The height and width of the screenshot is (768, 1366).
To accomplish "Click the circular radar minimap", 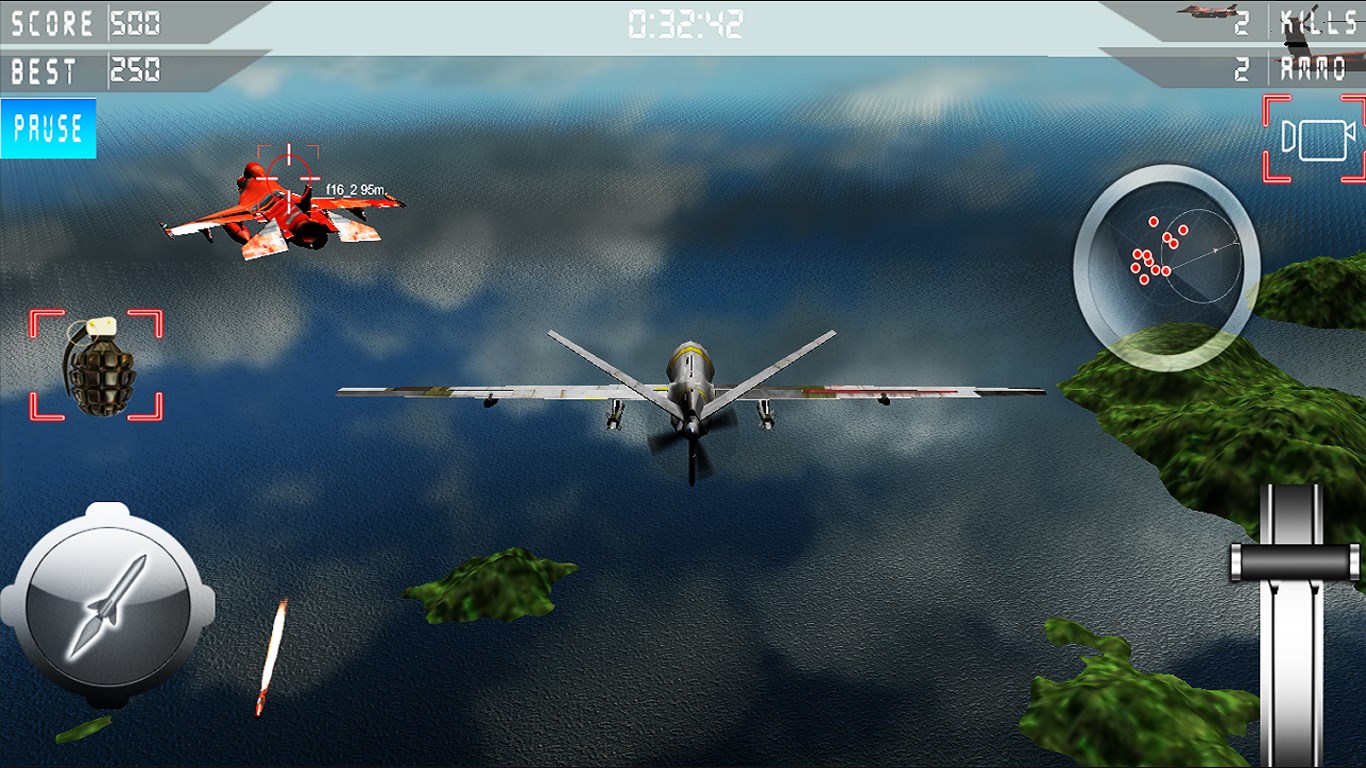I will (x=1166, y=266).
